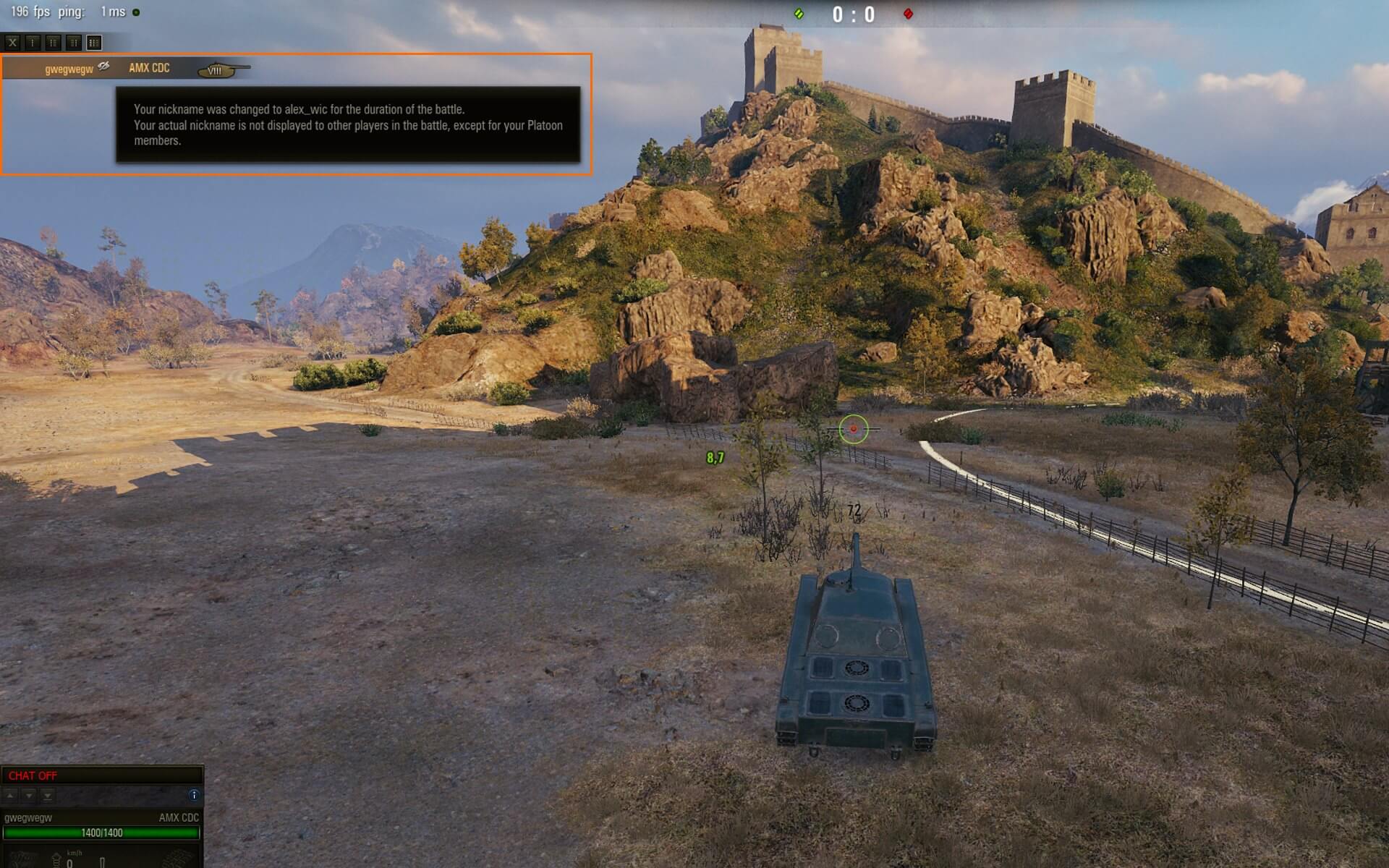Switch players panel to single-column dots mode

pyautogui.click(x=33, y=43)
